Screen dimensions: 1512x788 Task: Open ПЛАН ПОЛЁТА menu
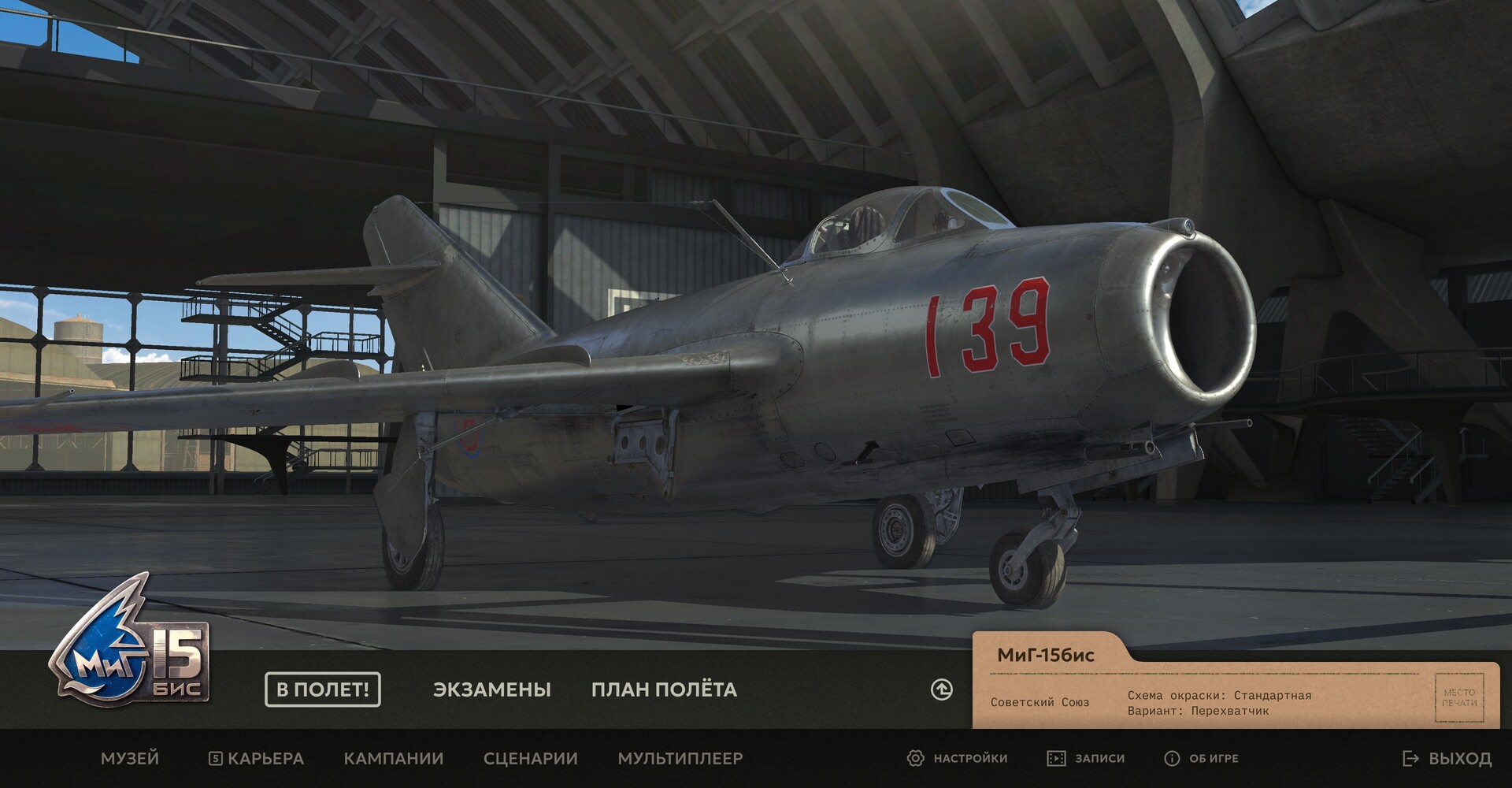pyautogui.click(x=664, y=689)
